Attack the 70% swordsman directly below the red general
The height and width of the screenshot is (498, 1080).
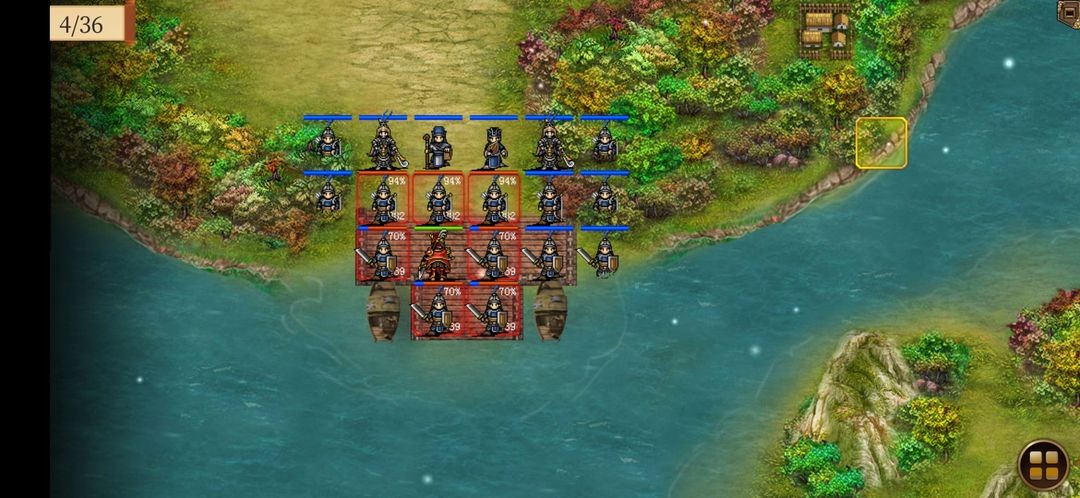[x=438, y=312]
